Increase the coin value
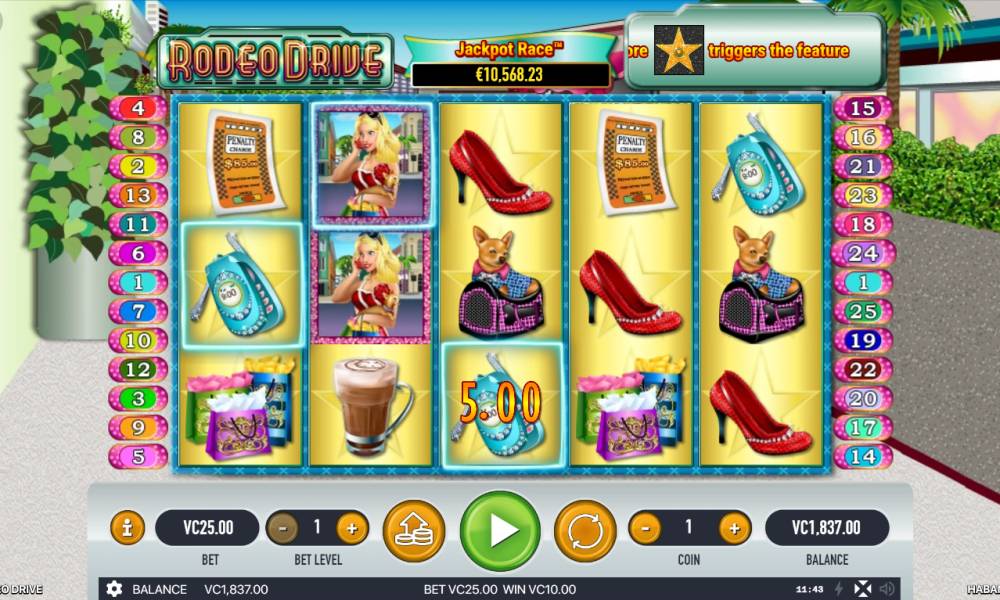1000x600 pixels. [x=734, y=527]
